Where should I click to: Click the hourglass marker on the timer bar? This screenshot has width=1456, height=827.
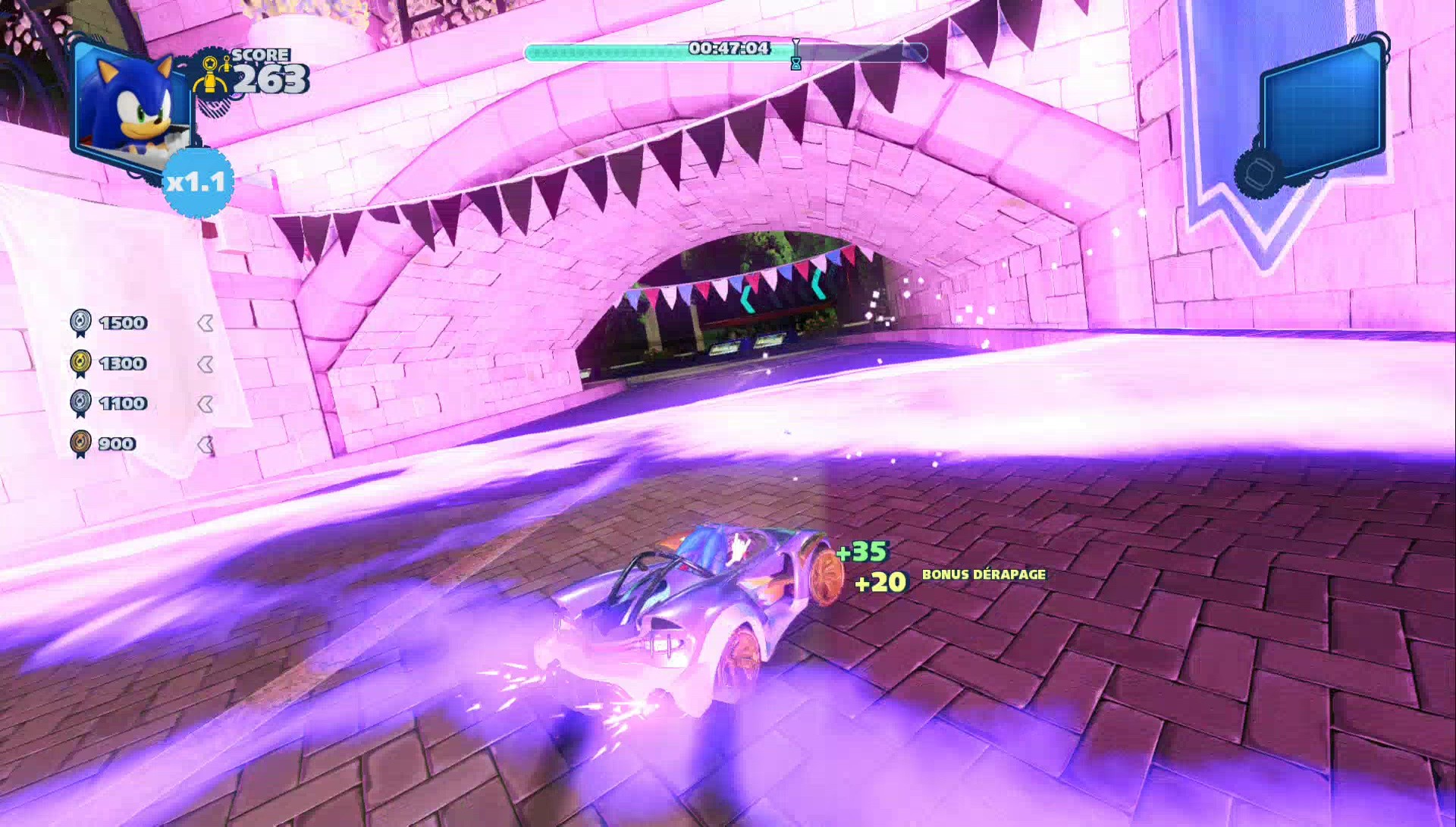pos(795,53)
